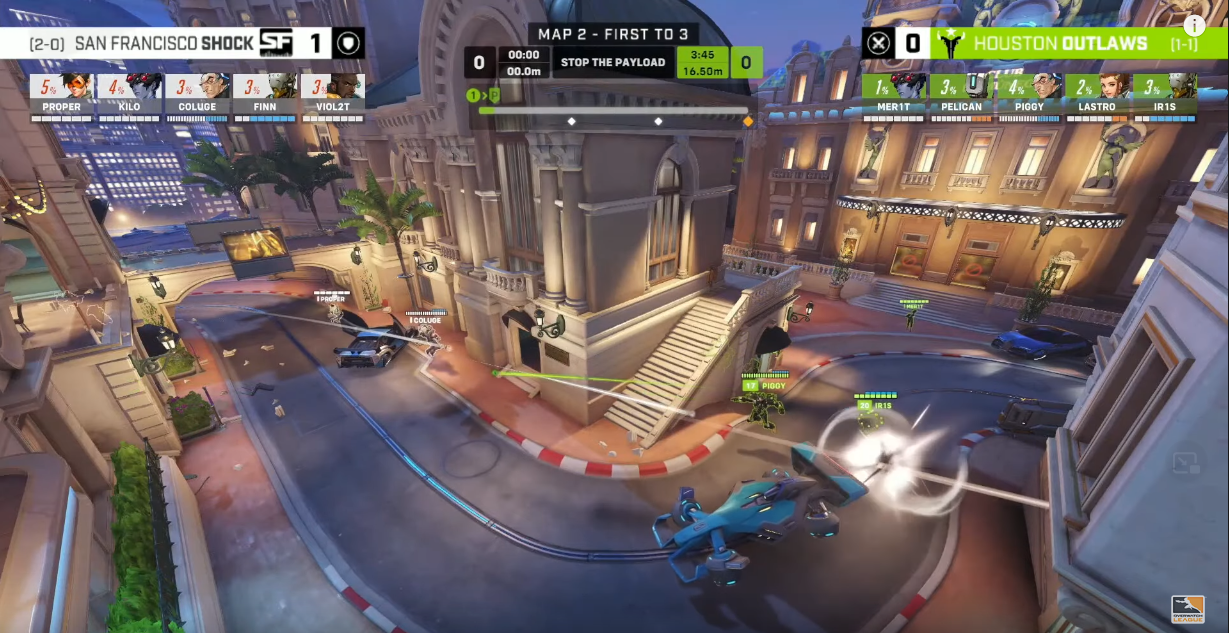1229x633 pixels.
Task: Select VIOL2T's player card
Action: pos(332,97)
